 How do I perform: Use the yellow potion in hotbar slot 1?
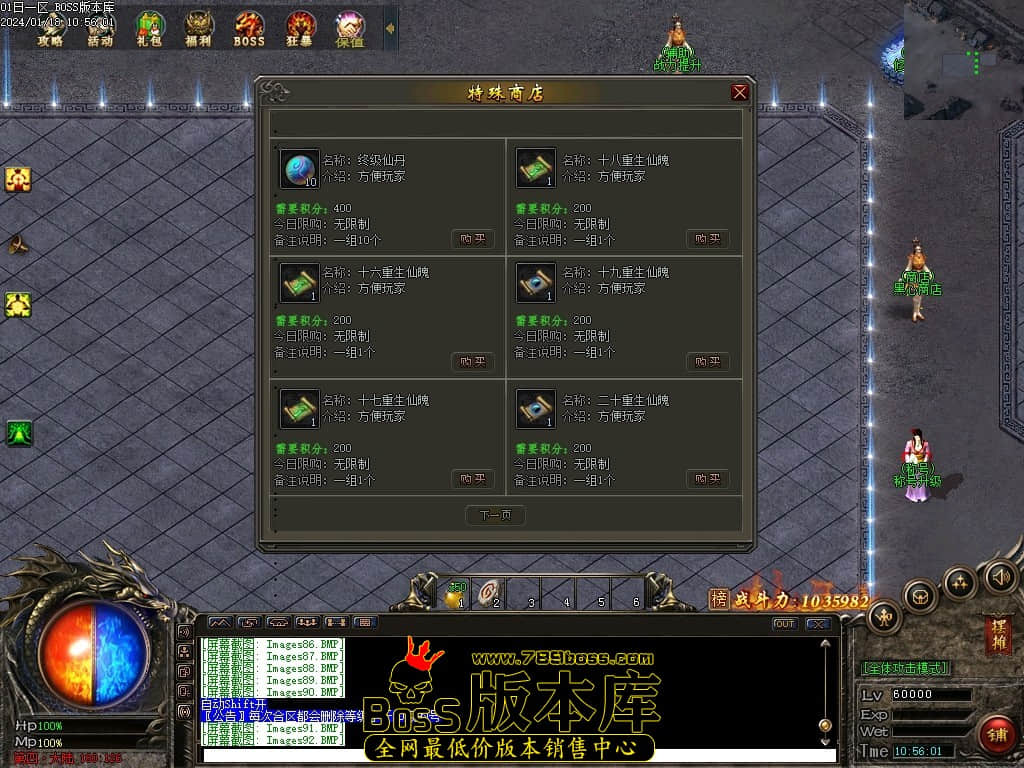click(x=456, y=596)
